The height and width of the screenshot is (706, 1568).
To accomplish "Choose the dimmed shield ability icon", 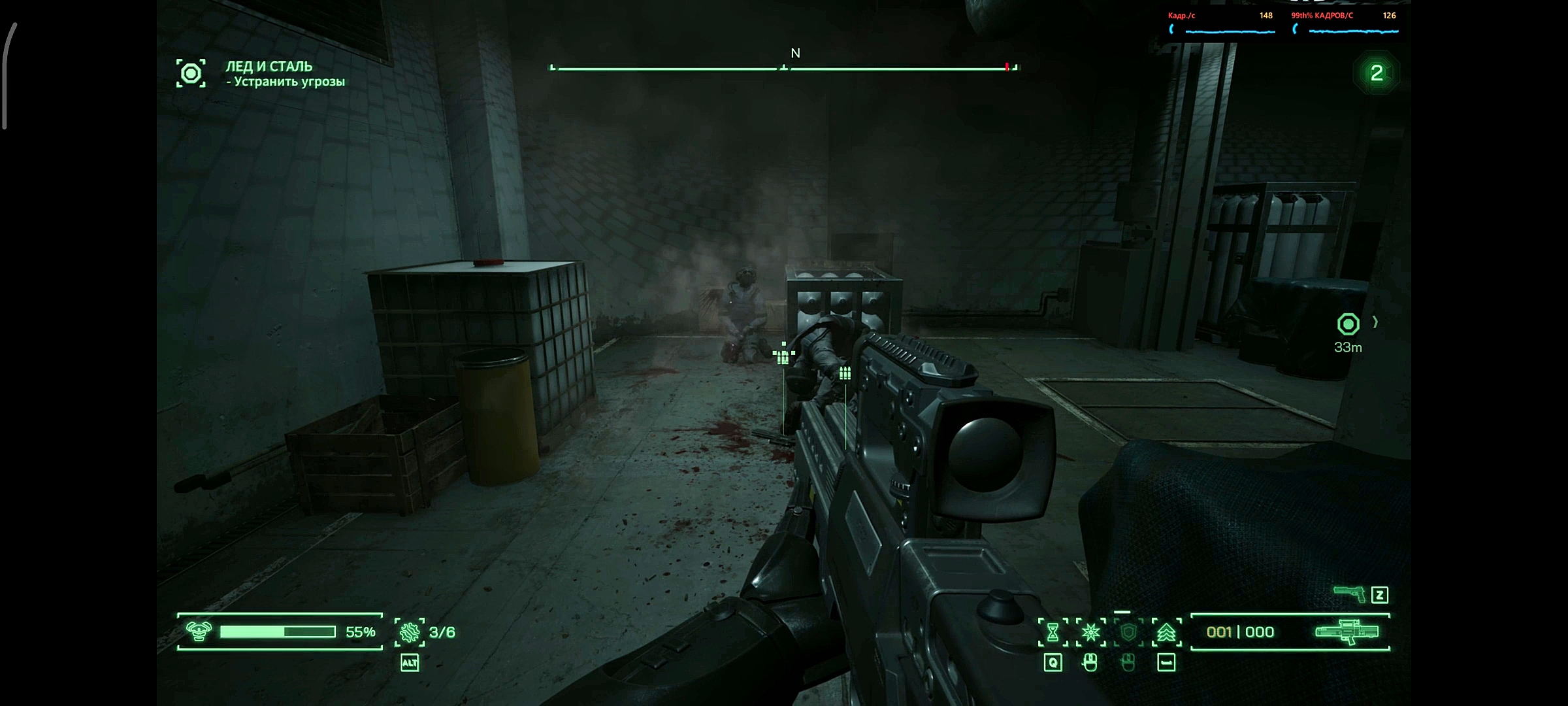I will click(x=1128, y=632).
